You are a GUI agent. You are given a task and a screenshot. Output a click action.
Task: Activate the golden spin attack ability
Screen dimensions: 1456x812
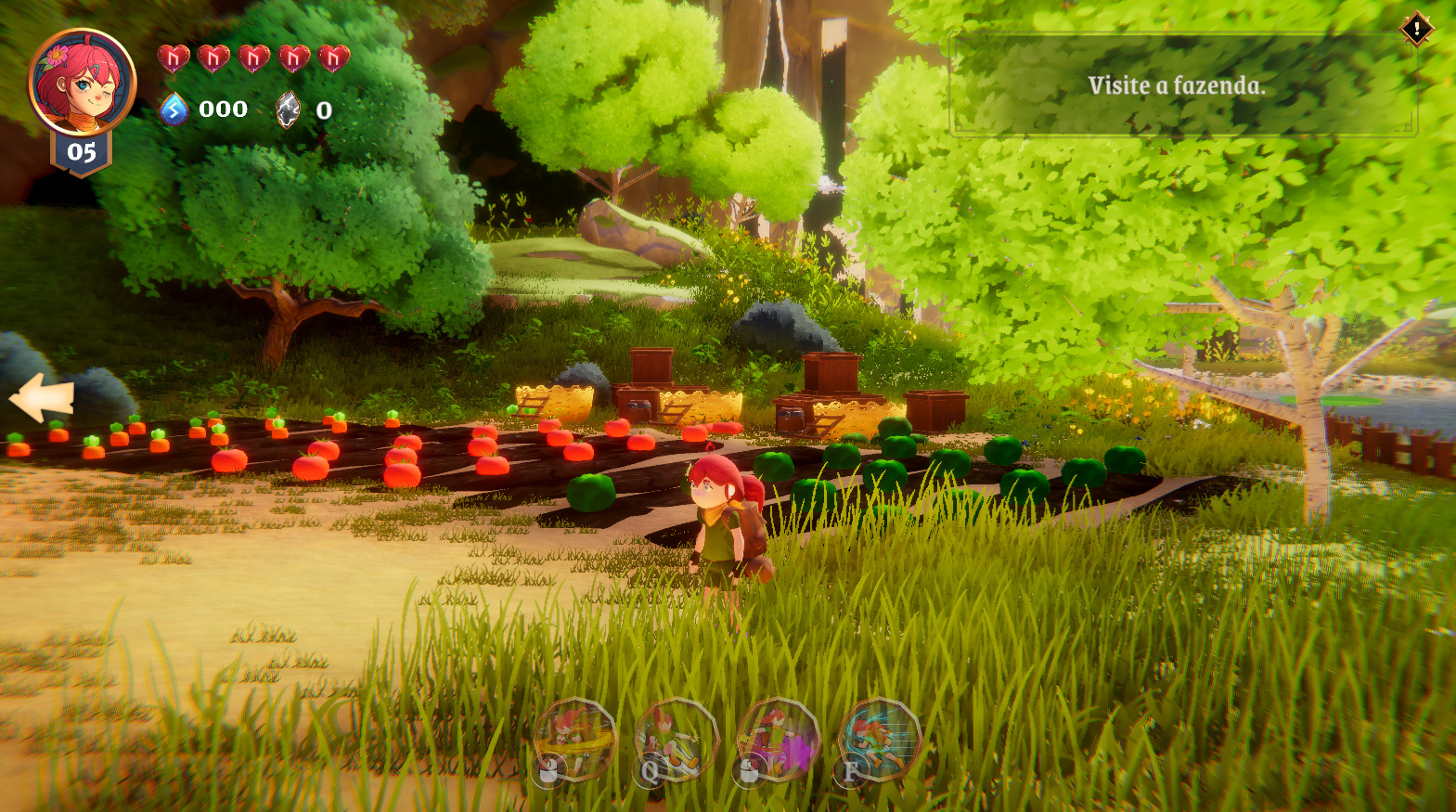click(x=575, y=739)
